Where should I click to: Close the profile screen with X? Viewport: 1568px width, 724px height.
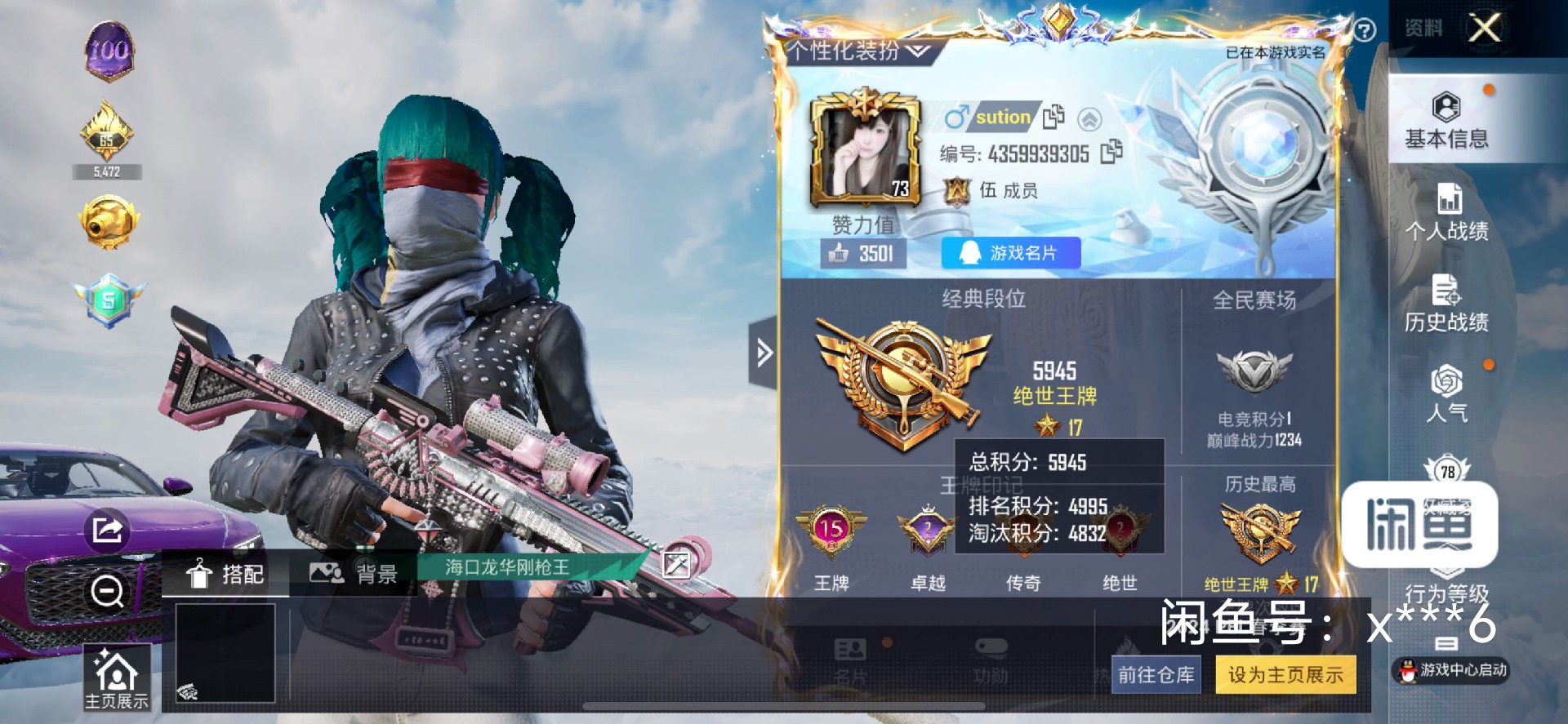[x=1484, y=29]
